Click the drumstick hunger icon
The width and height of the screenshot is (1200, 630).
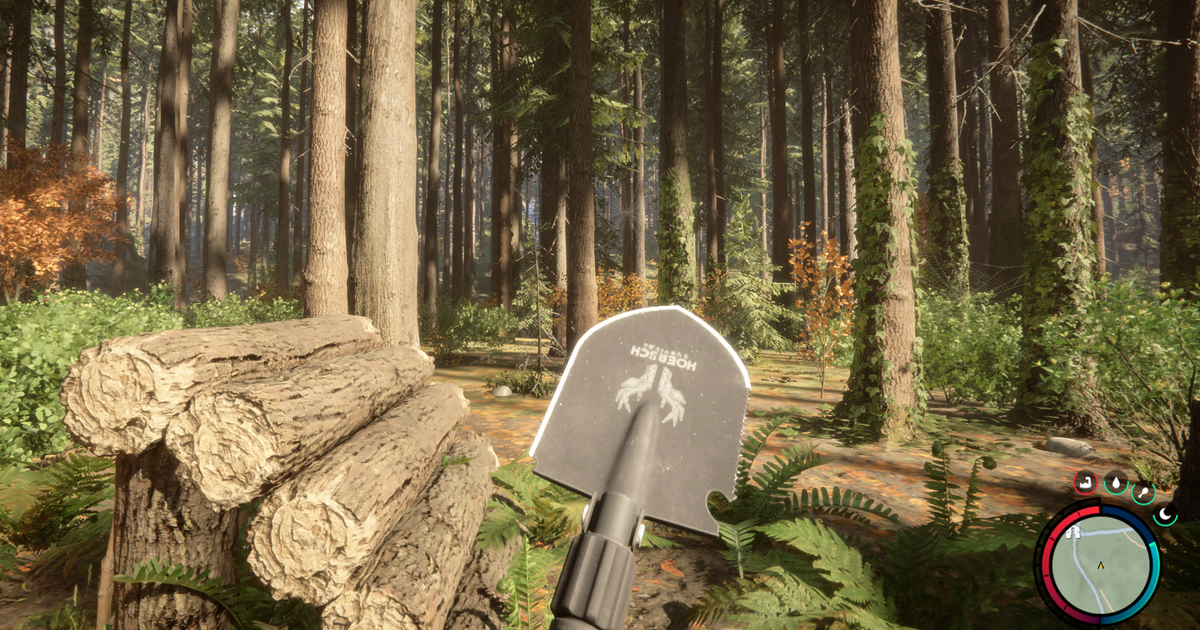click(x=1143, y=491)
